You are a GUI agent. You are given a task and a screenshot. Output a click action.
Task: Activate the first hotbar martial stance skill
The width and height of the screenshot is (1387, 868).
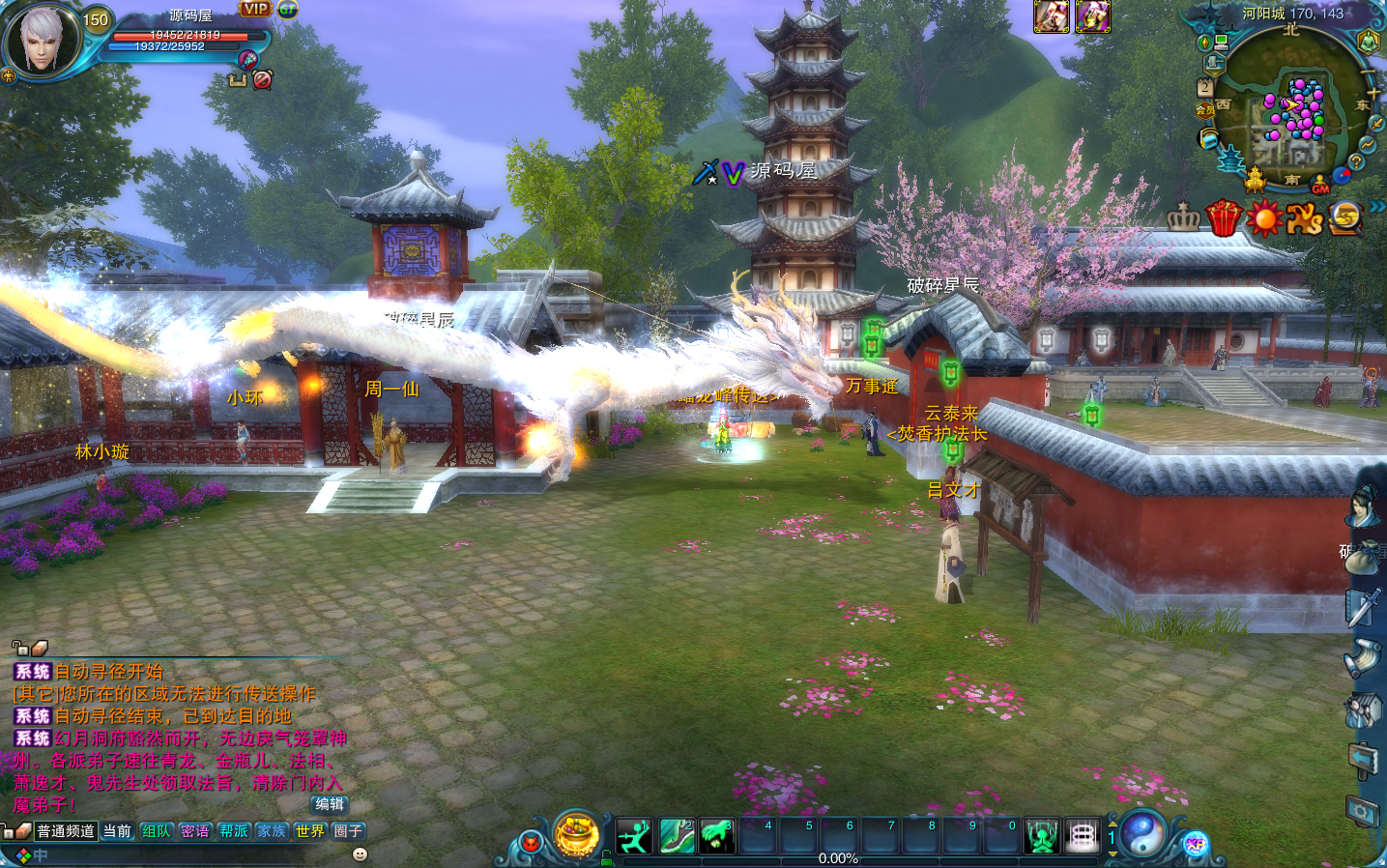click(x=634, y=835)
